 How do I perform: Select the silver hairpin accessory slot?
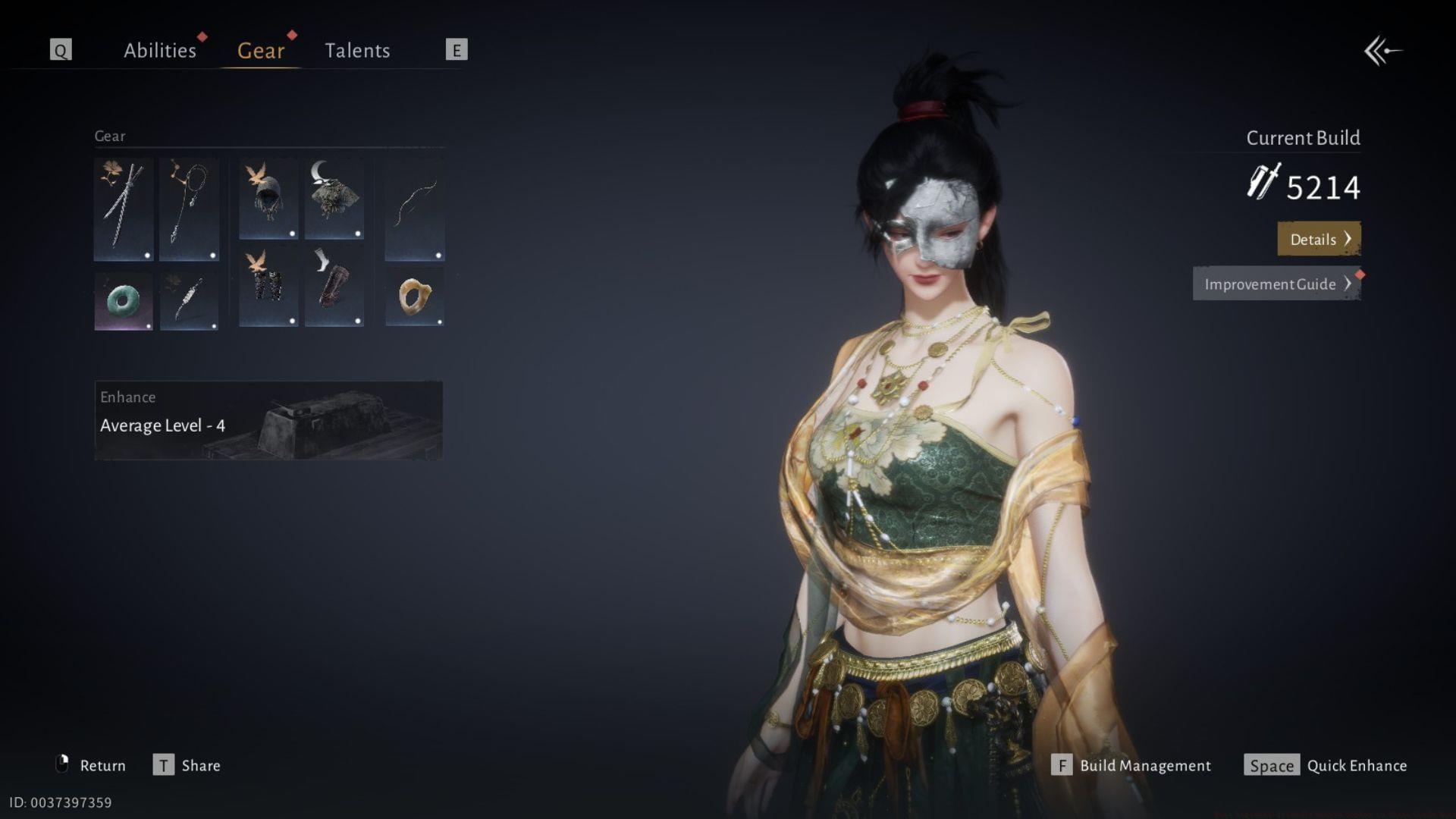tap(189, 301)
